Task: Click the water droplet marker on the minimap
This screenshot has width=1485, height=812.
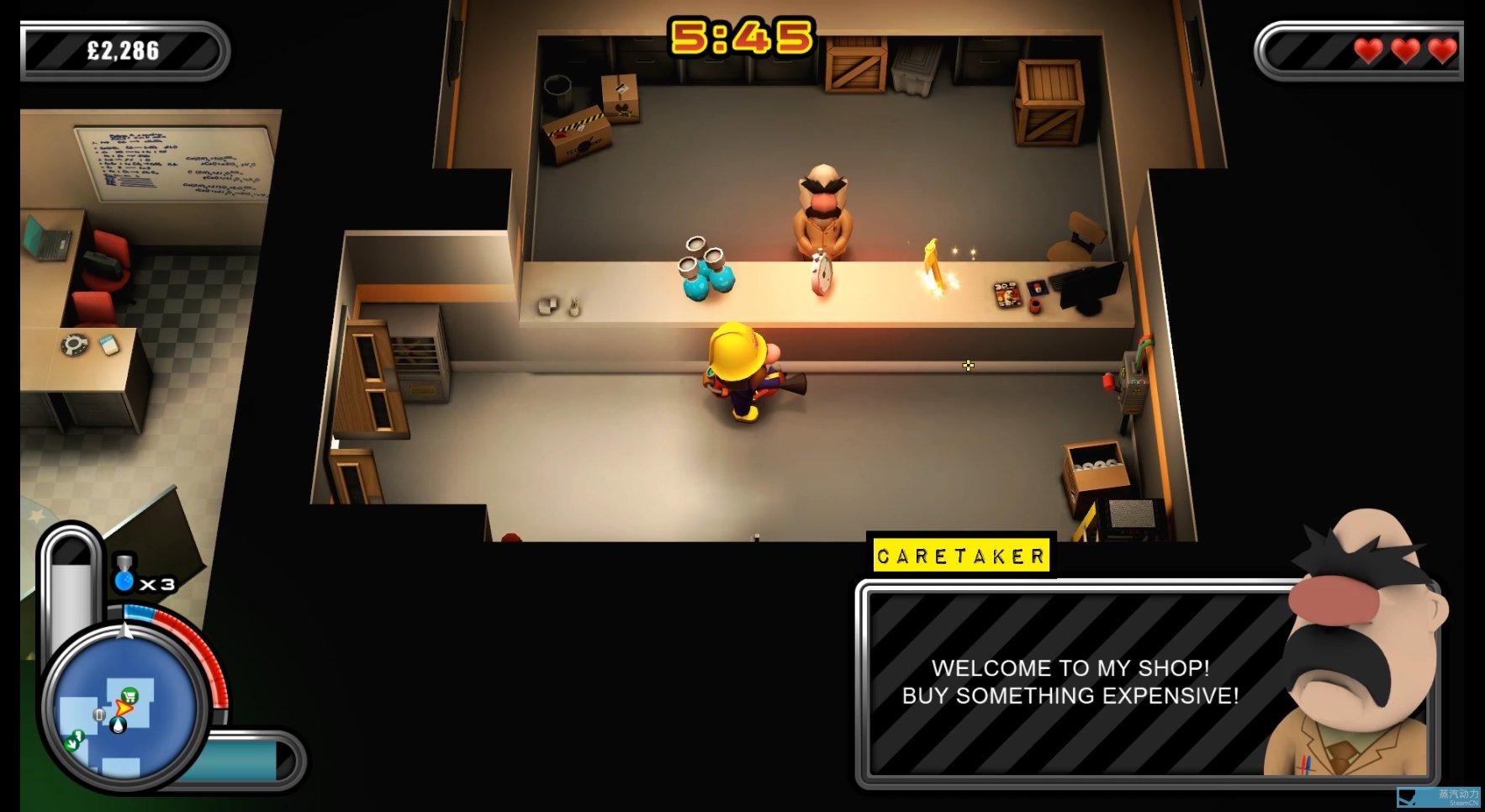Action: [119, 725]
